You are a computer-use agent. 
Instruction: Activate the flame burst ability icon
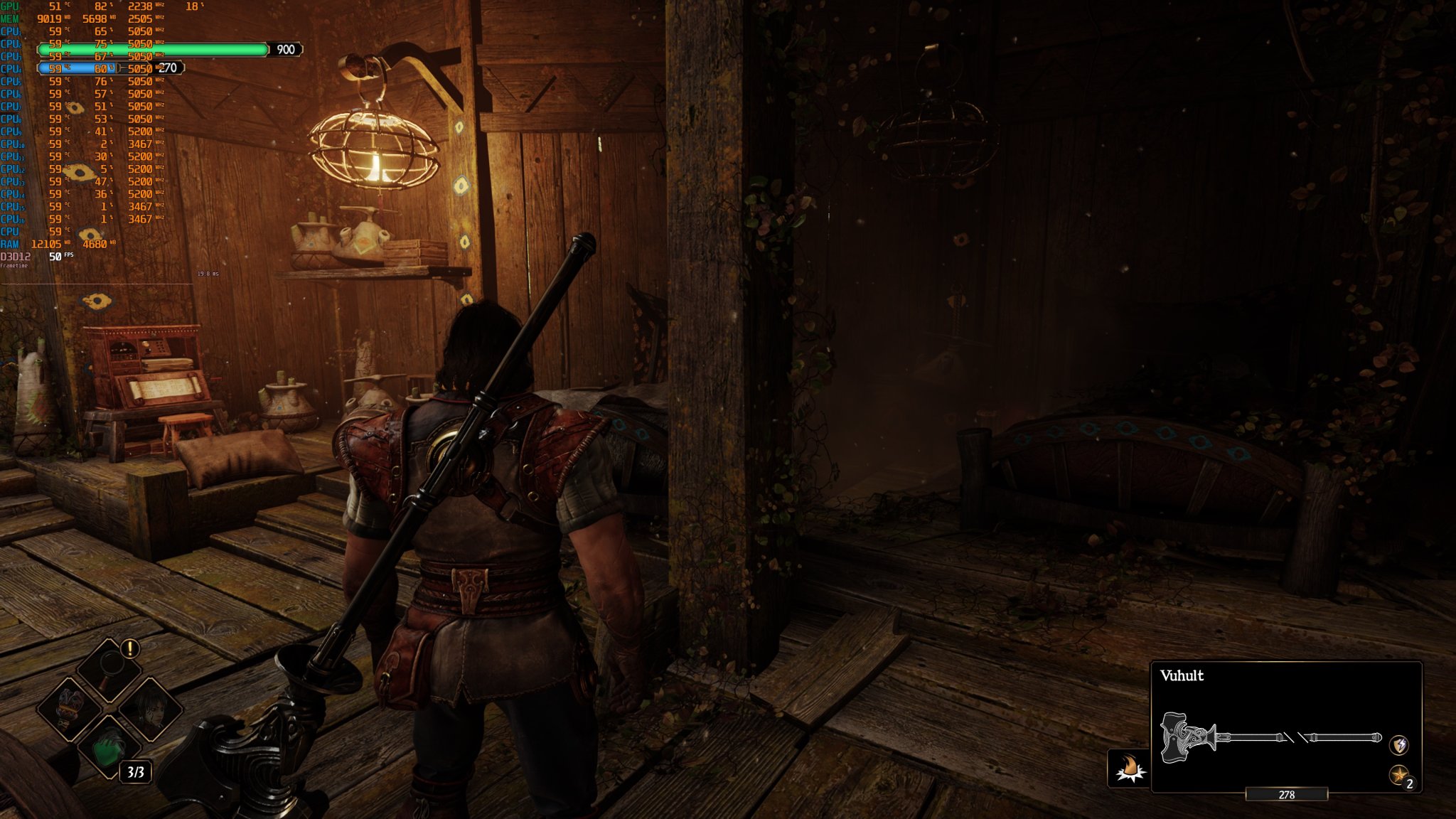pos(1129,769)
